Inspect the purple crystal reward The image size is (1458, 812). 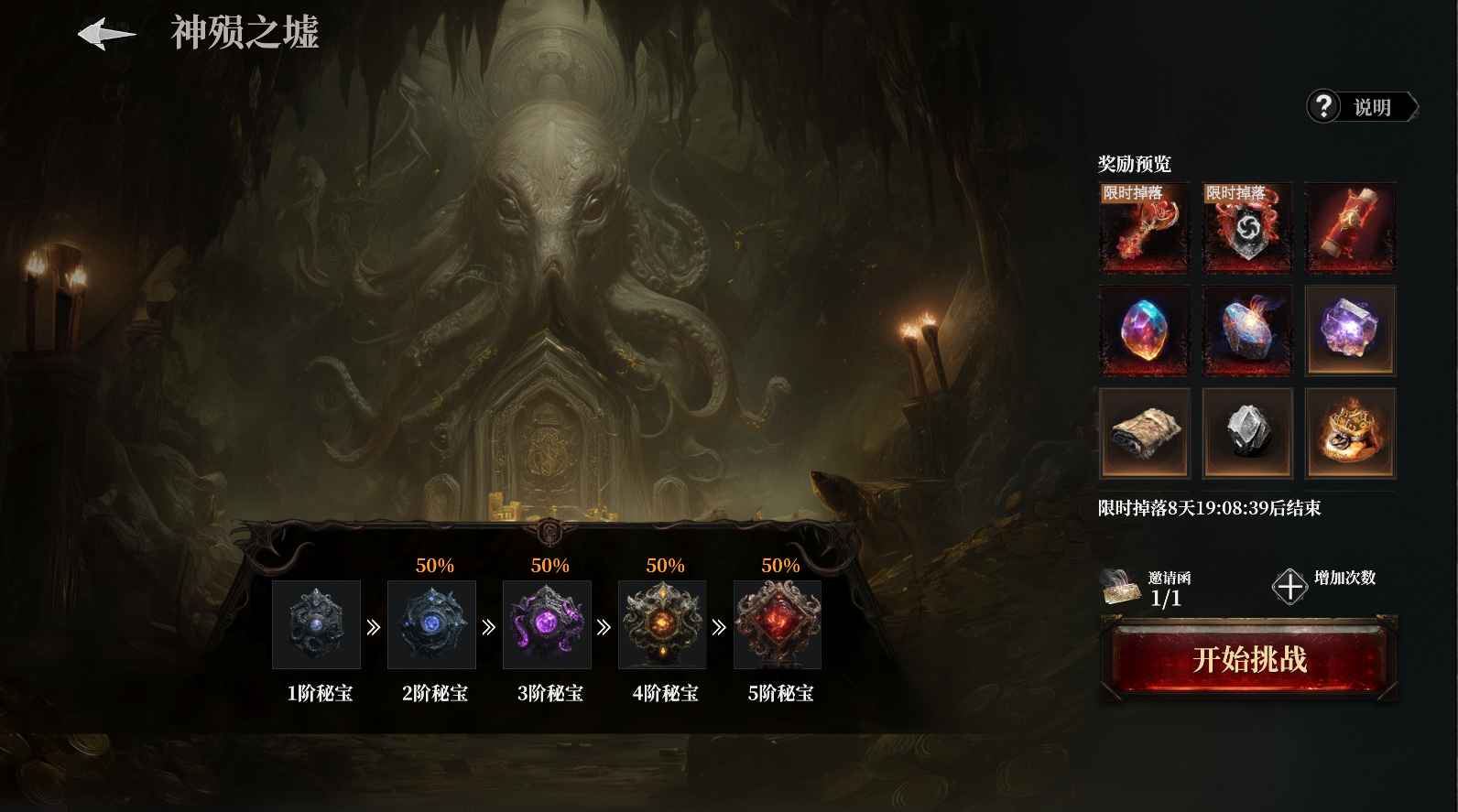pos(1350,330)
